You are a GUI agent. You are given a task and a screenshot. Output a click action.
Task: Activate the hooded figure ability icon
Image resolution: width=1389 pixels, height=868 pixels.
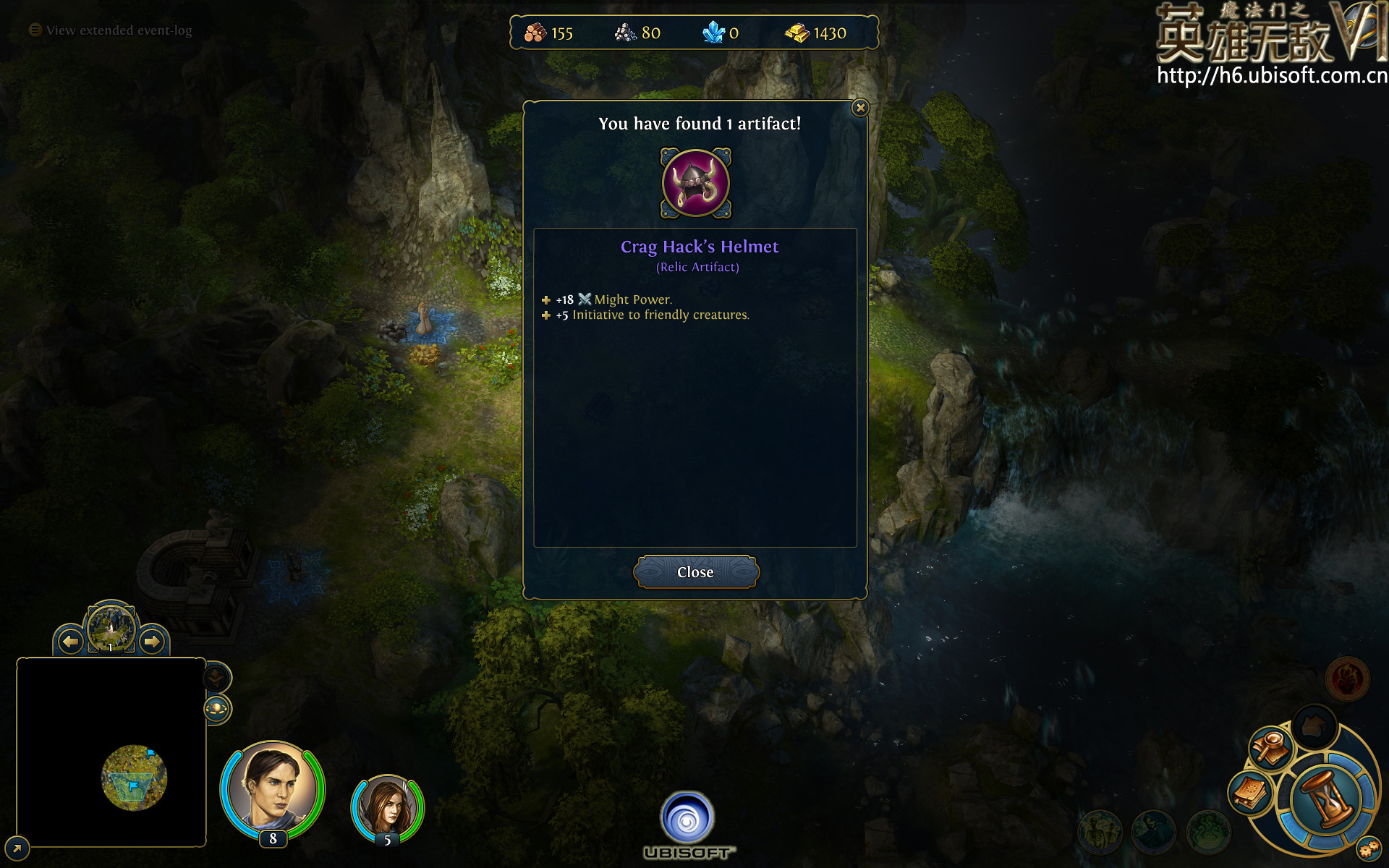point(1153,831)
